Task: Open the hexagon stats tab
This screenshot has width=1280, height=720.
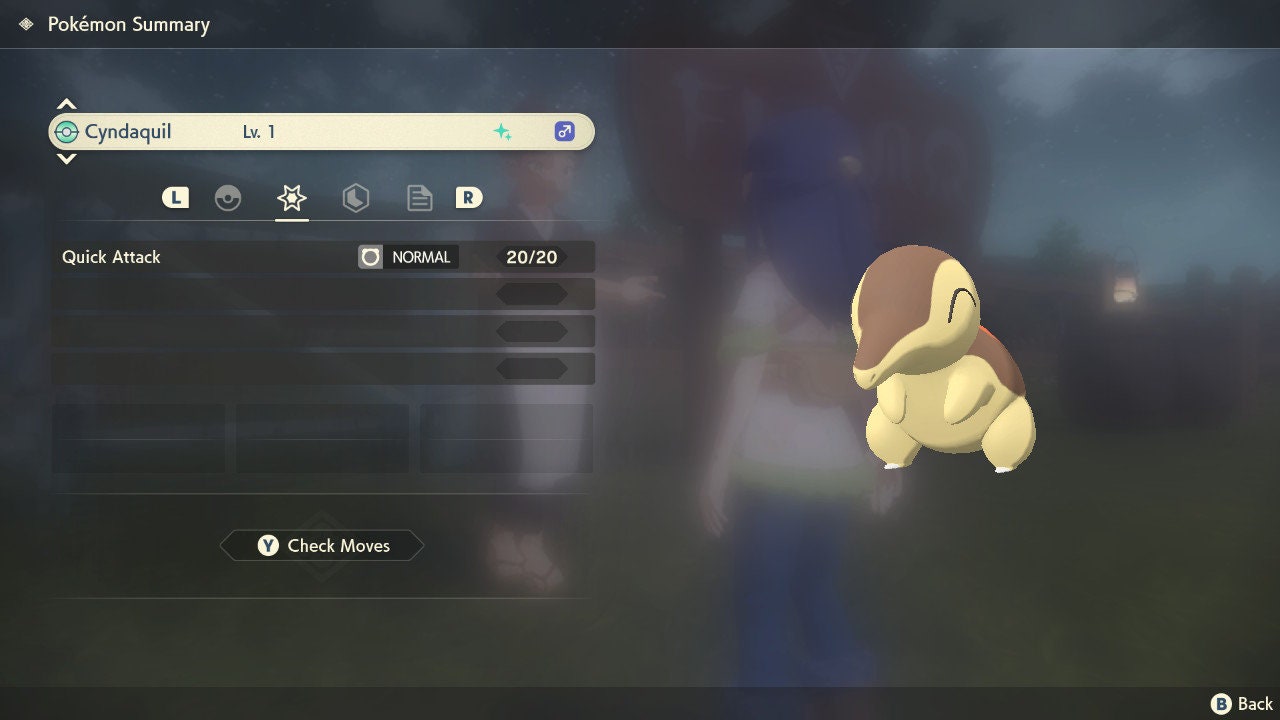Action: pyautogui.click(x=355, y=198)
